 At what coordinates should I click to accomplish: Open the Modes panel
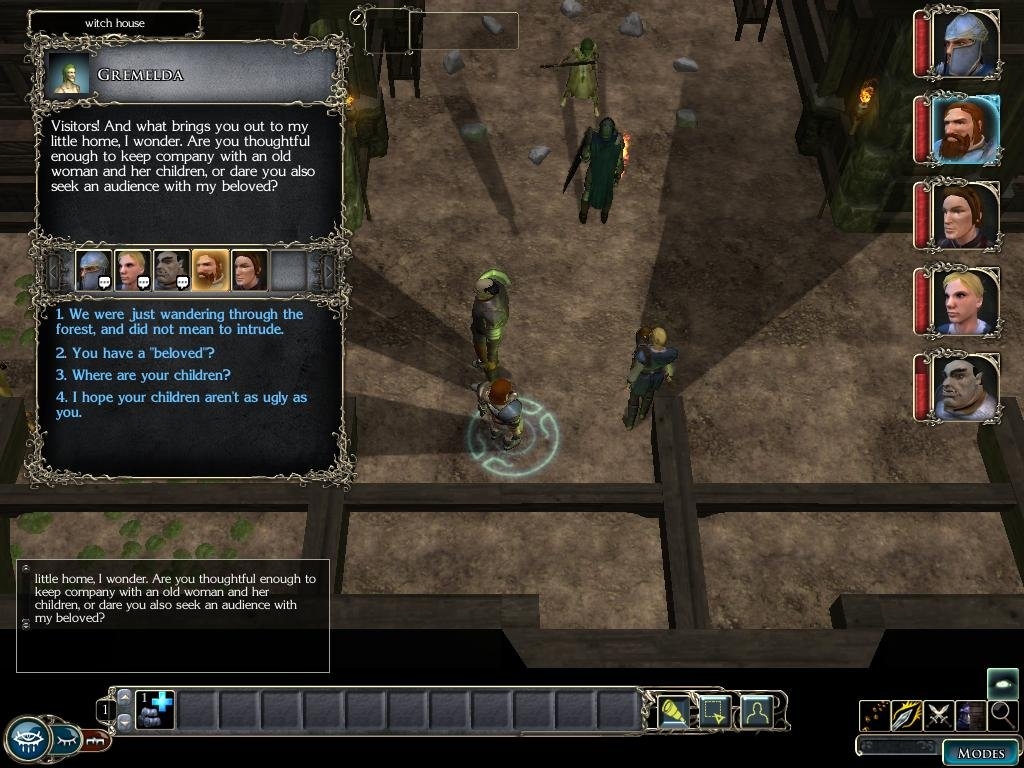[x=980, y=753]
